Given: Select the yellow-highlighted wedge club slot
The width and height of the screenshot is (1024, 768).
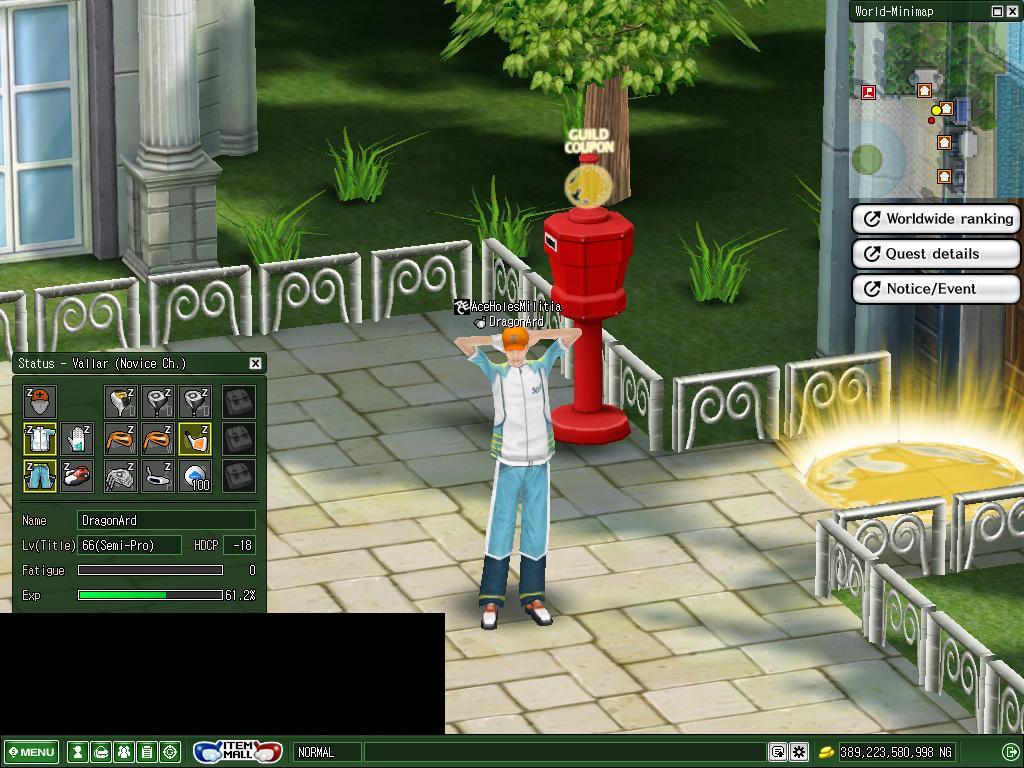Looking at the screenshot, I should 196,439.
